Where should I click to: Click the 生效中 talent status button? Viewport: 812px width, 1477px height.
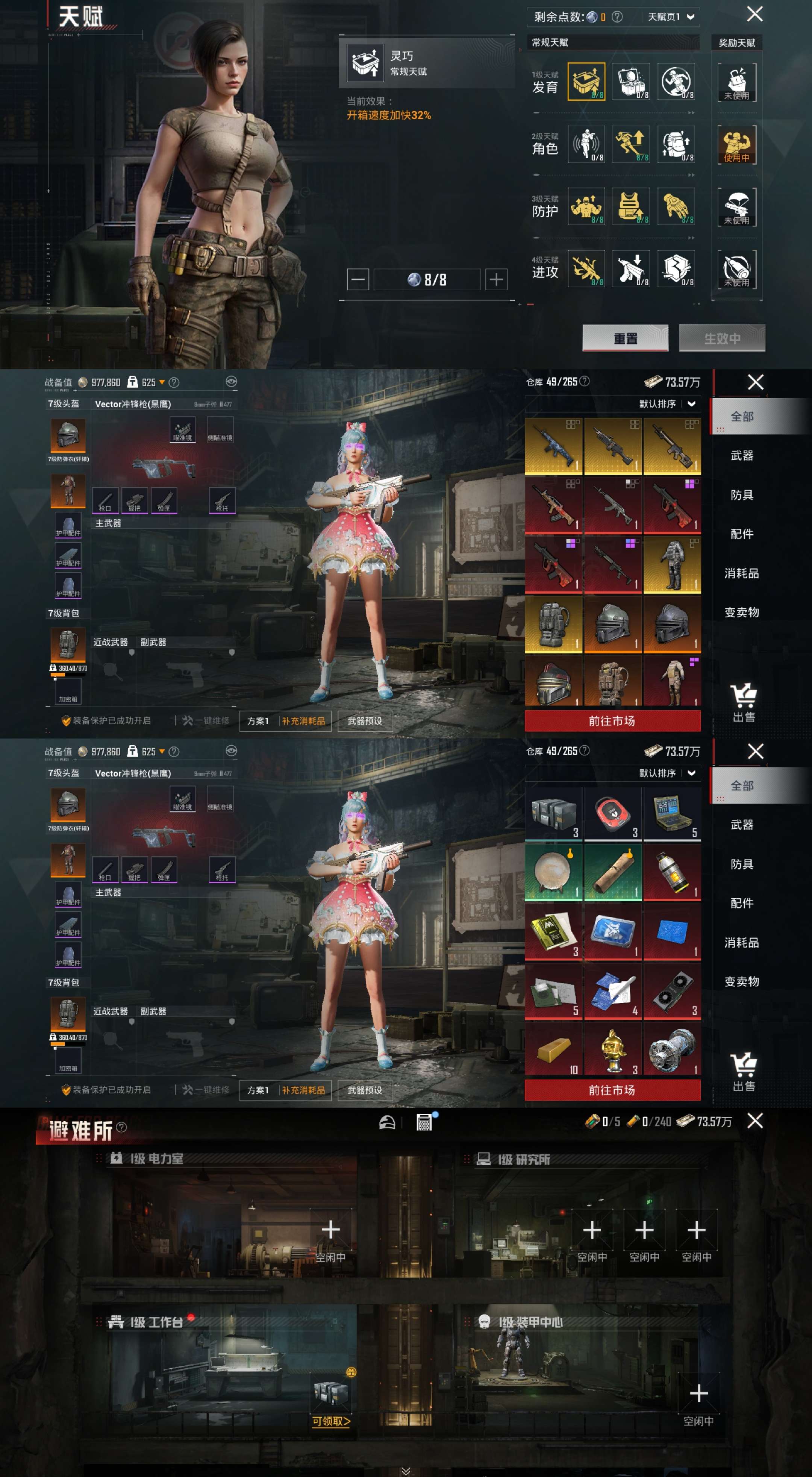click(x=721, y=338)
